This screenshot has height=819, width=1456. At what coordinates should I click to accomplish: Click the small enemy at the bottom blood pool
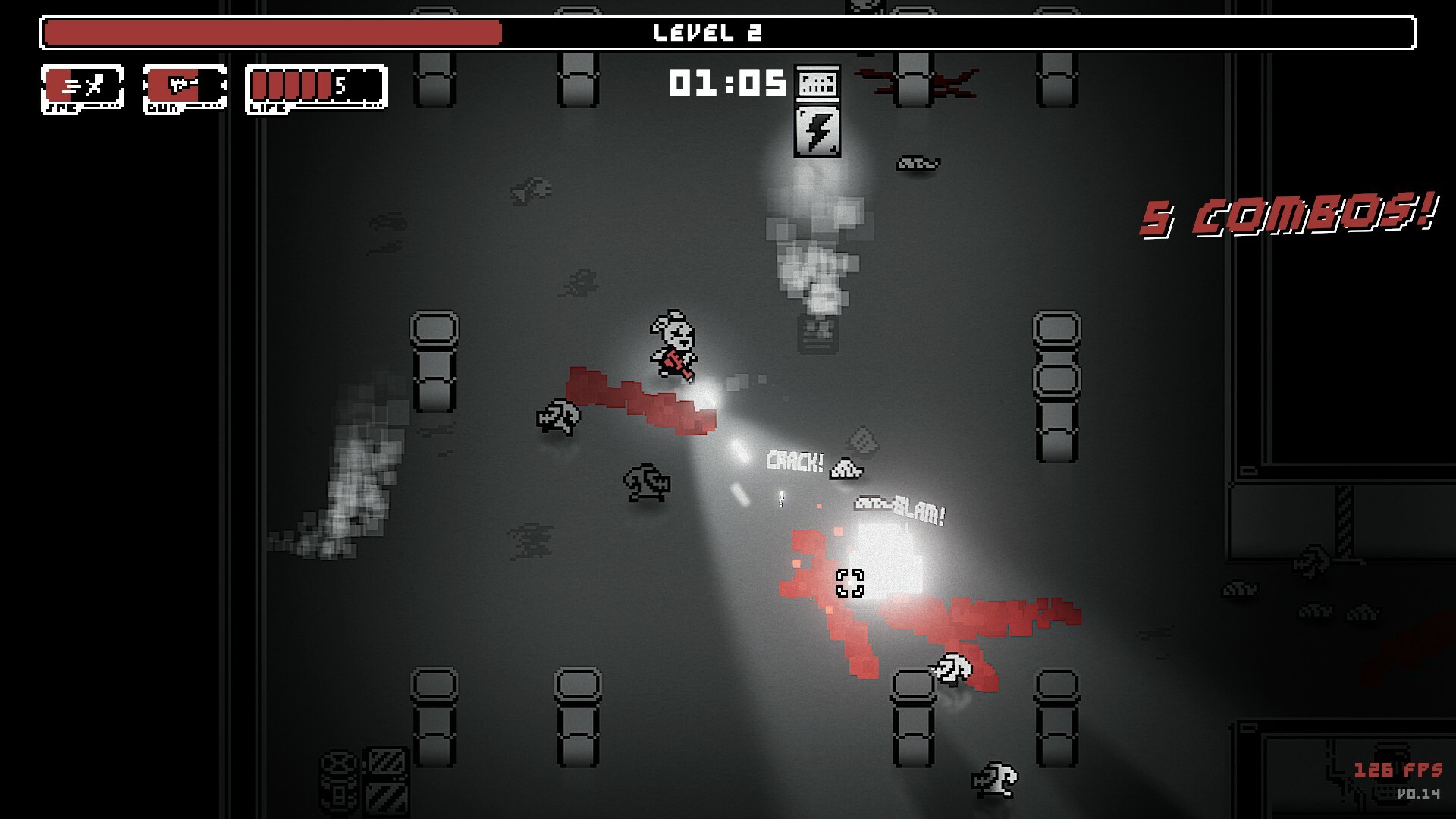point(950,669)
